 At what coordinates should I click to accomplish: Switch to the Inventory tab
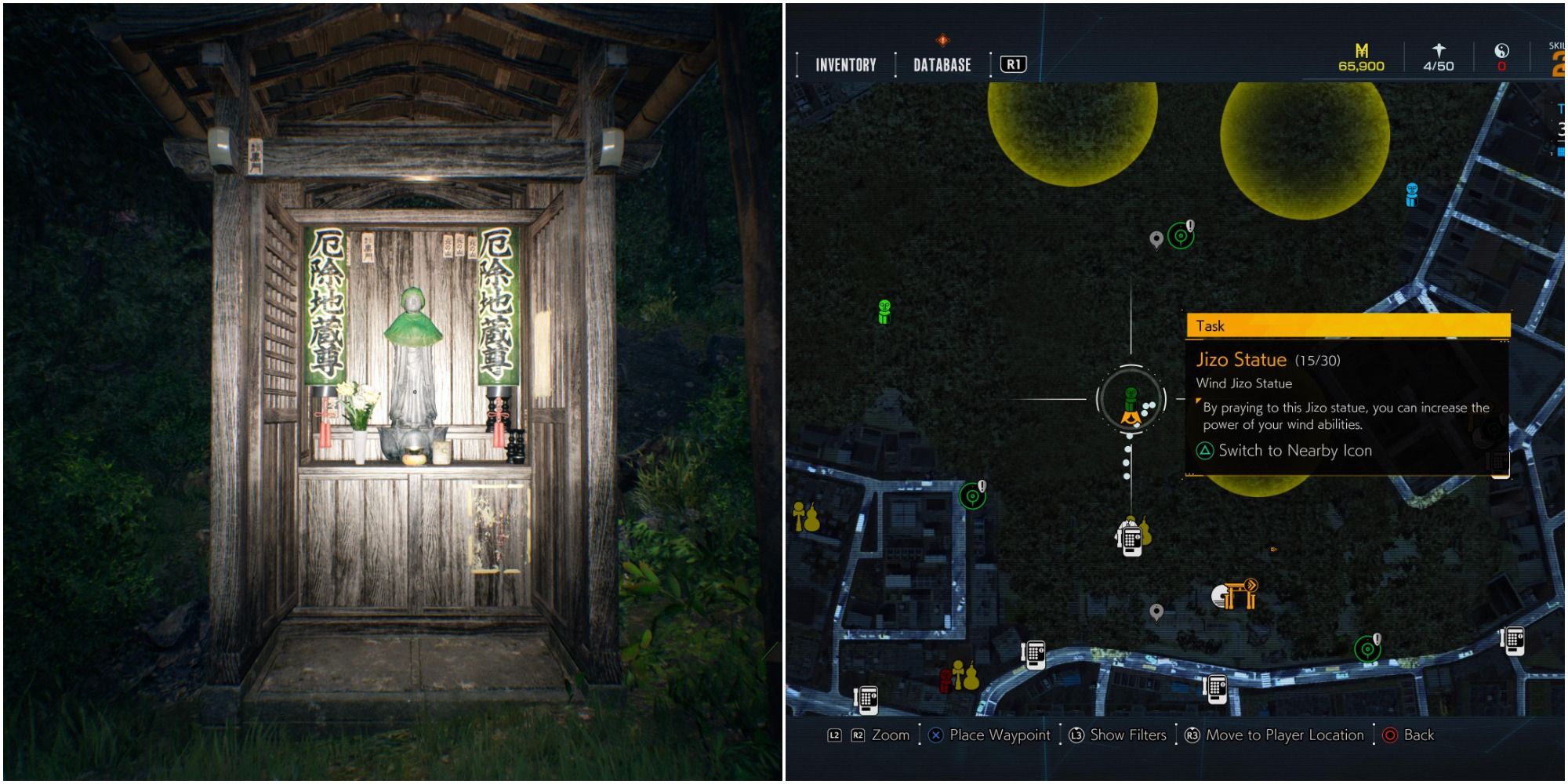tap(845, 65)
